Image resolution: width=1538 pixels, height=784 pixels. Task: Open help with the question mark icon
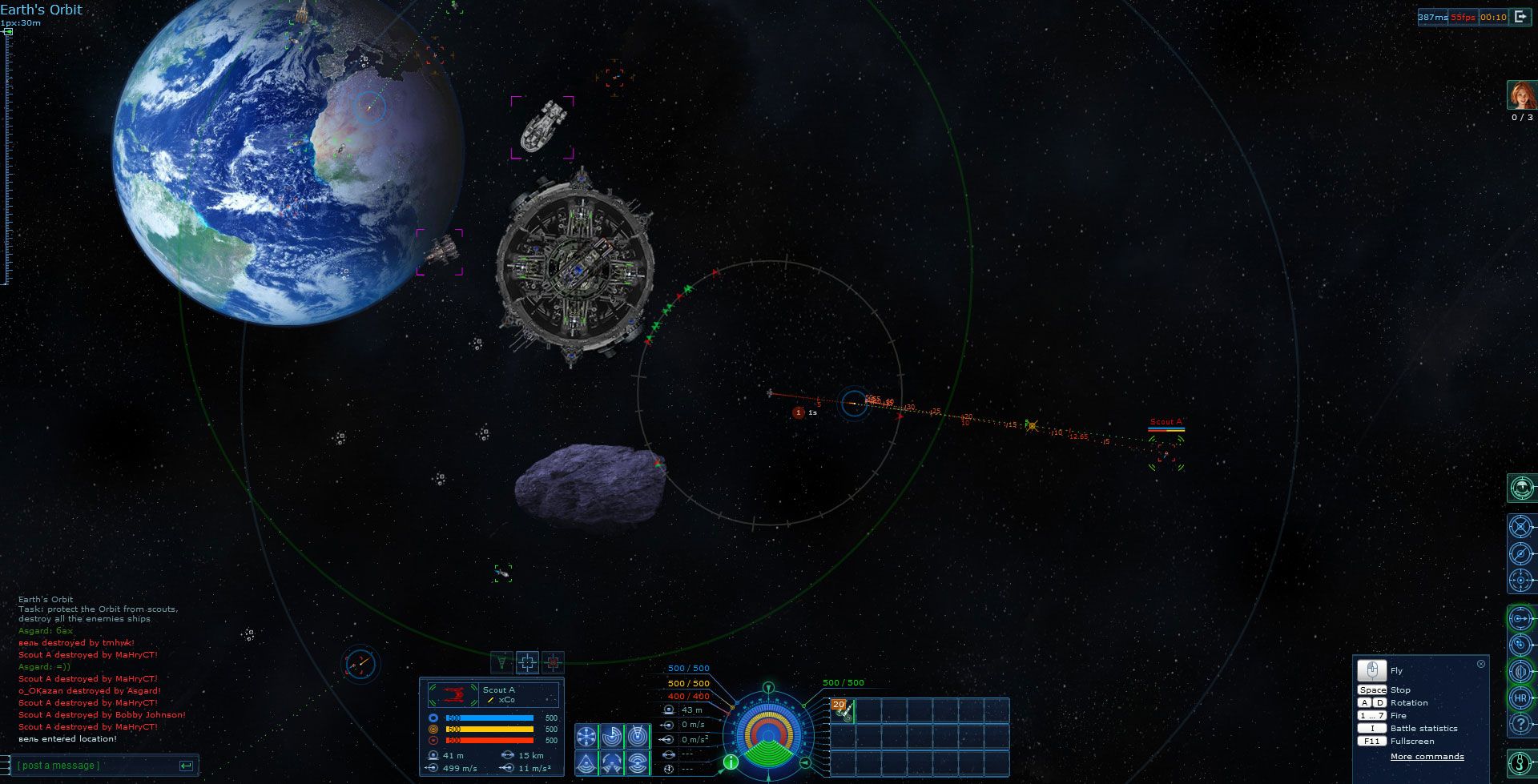coord(1520,724)
